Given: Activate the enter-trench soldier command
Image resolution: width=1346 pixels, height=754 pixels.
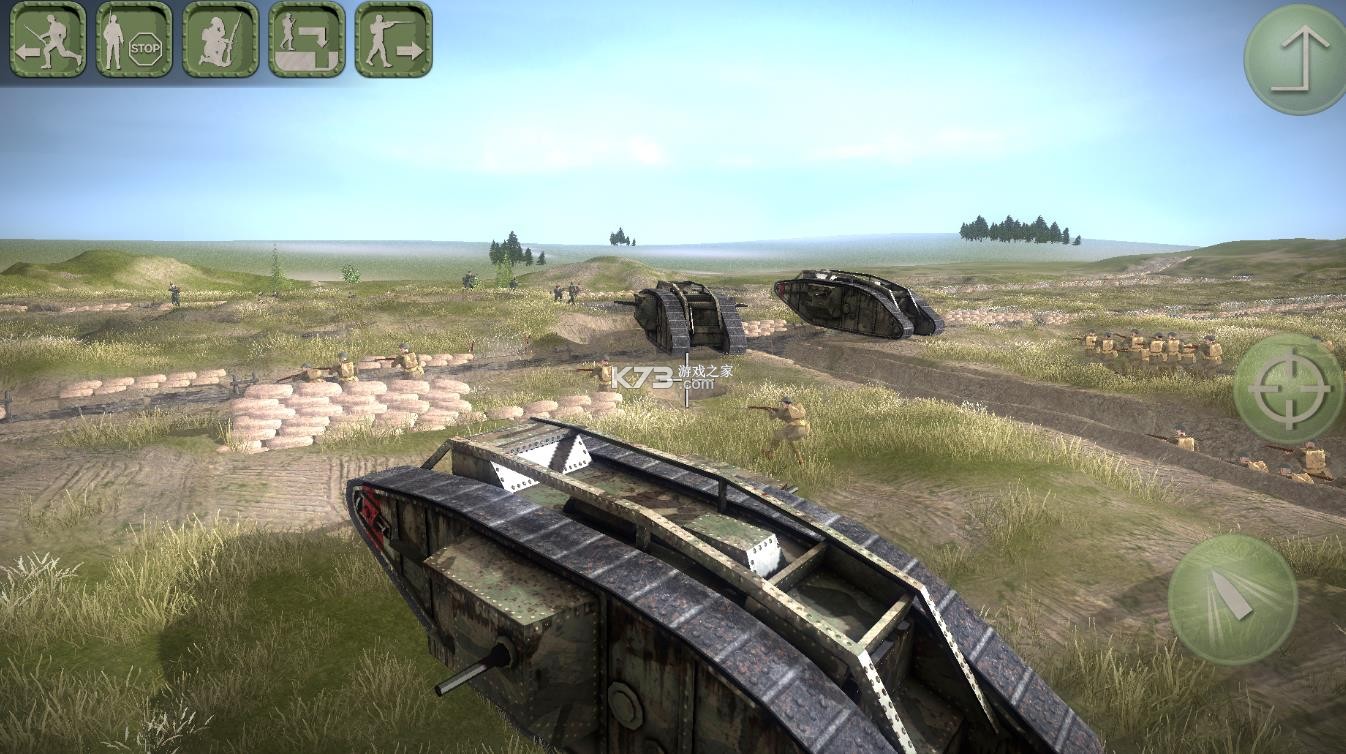Looking at the screenshot, I should click(x=307, y=39).
